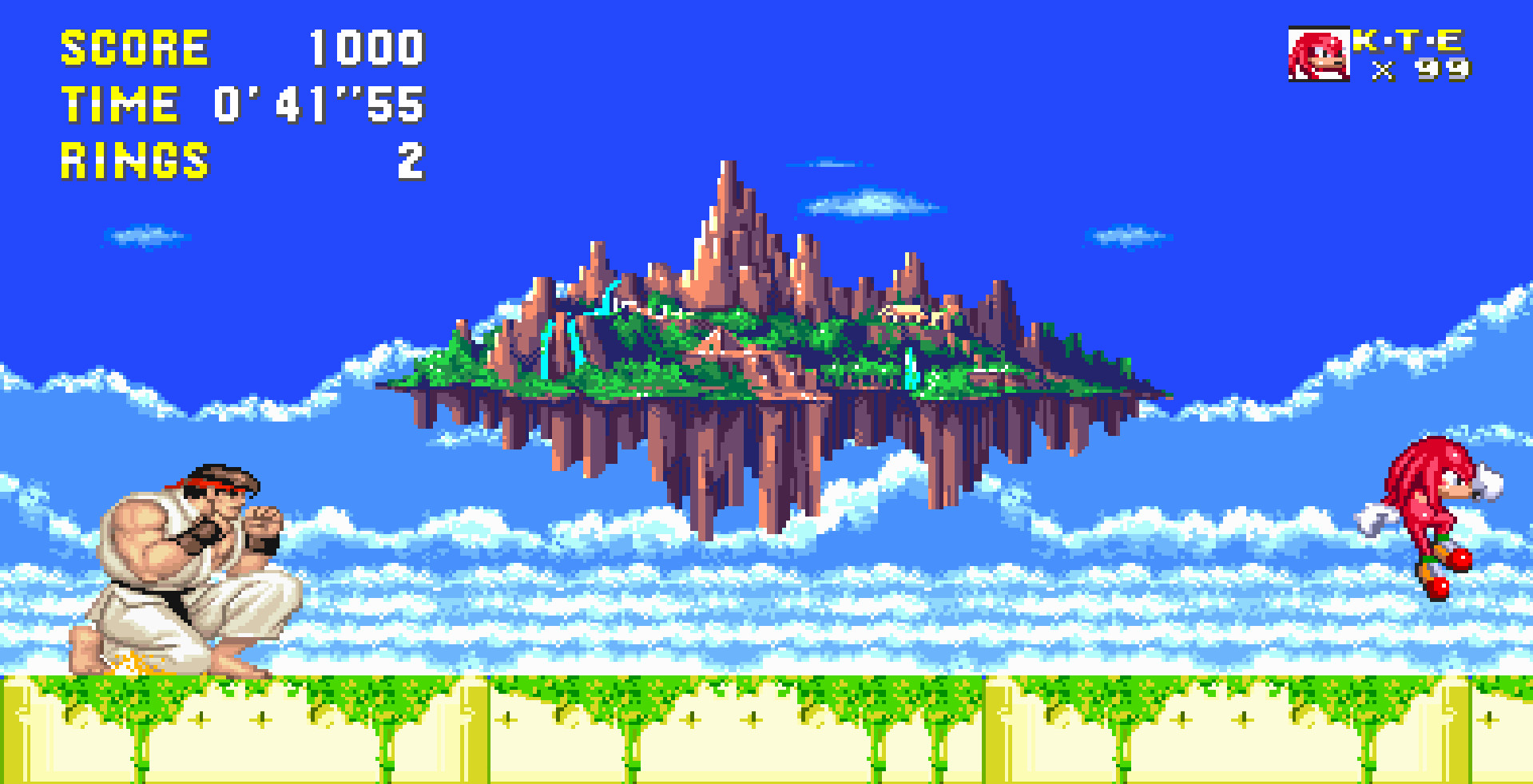1533x784 pixels.
Task: Click the crouching Ryu sprite
Action: tap(184, 575)
